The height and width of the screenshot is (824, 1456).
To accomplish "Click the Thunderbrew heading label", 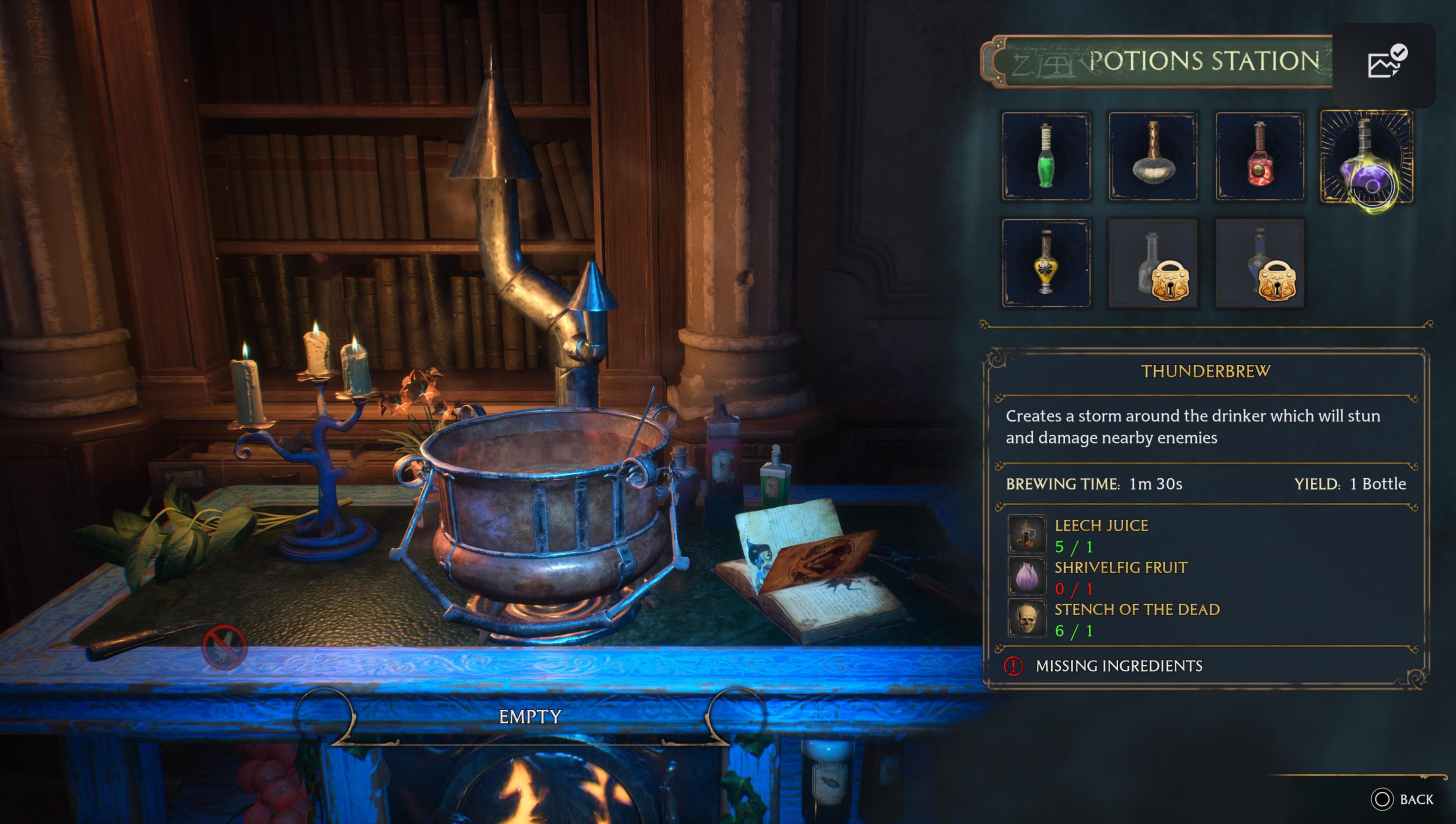I will (1205, 371).
